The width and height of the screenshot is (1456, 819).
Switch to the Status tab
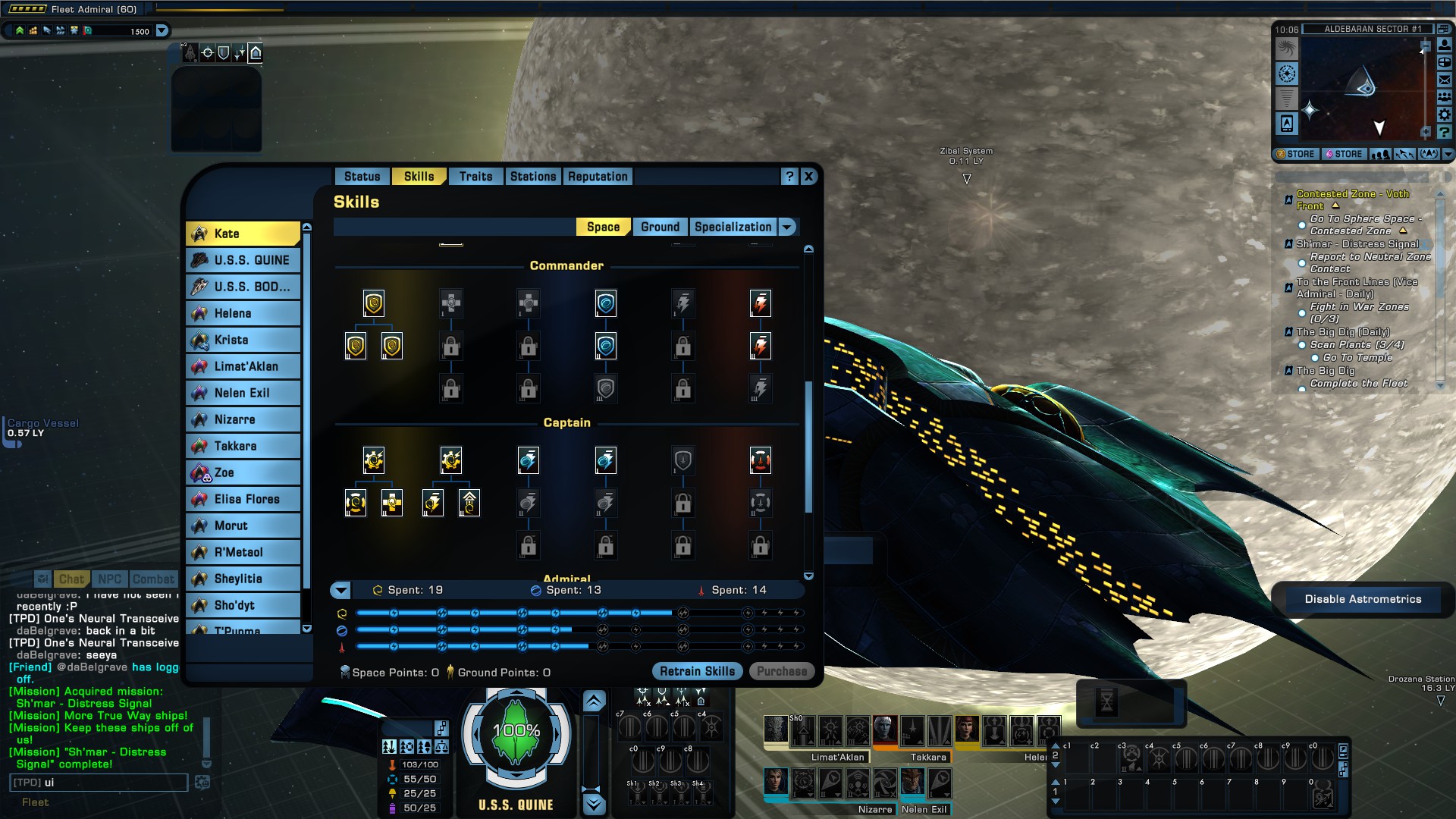point(362,177)
